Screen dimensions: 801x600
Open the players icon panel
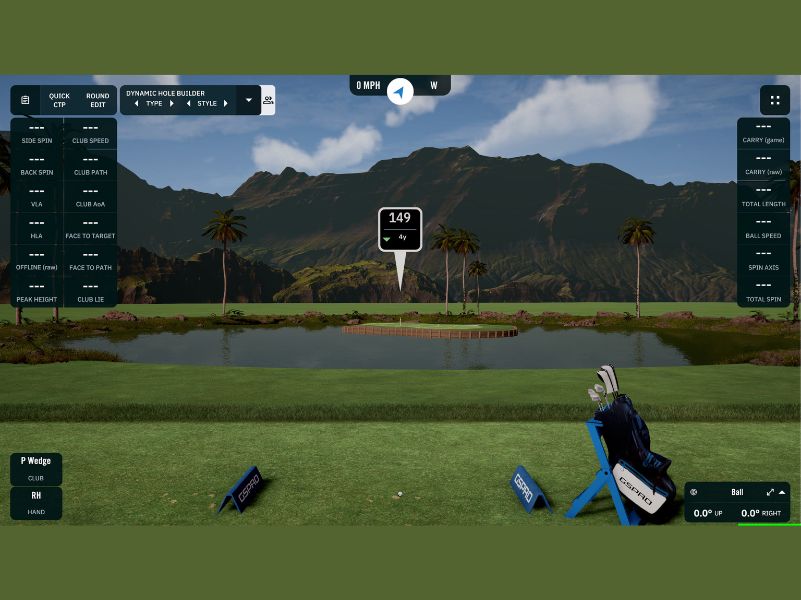(268, 100)
